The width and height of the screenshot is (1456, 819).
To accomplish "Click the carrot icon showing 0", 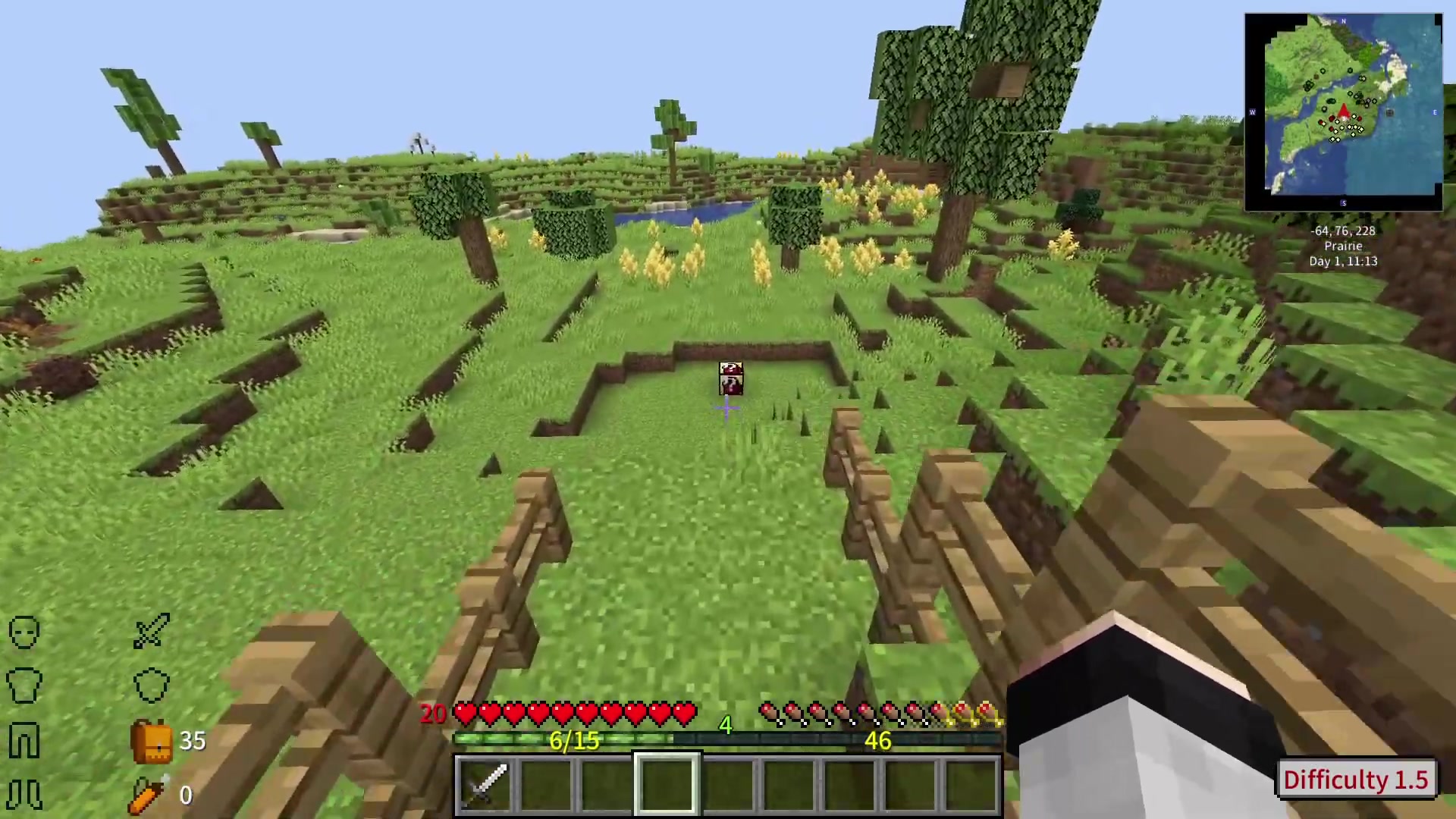I will click(148, 792).
